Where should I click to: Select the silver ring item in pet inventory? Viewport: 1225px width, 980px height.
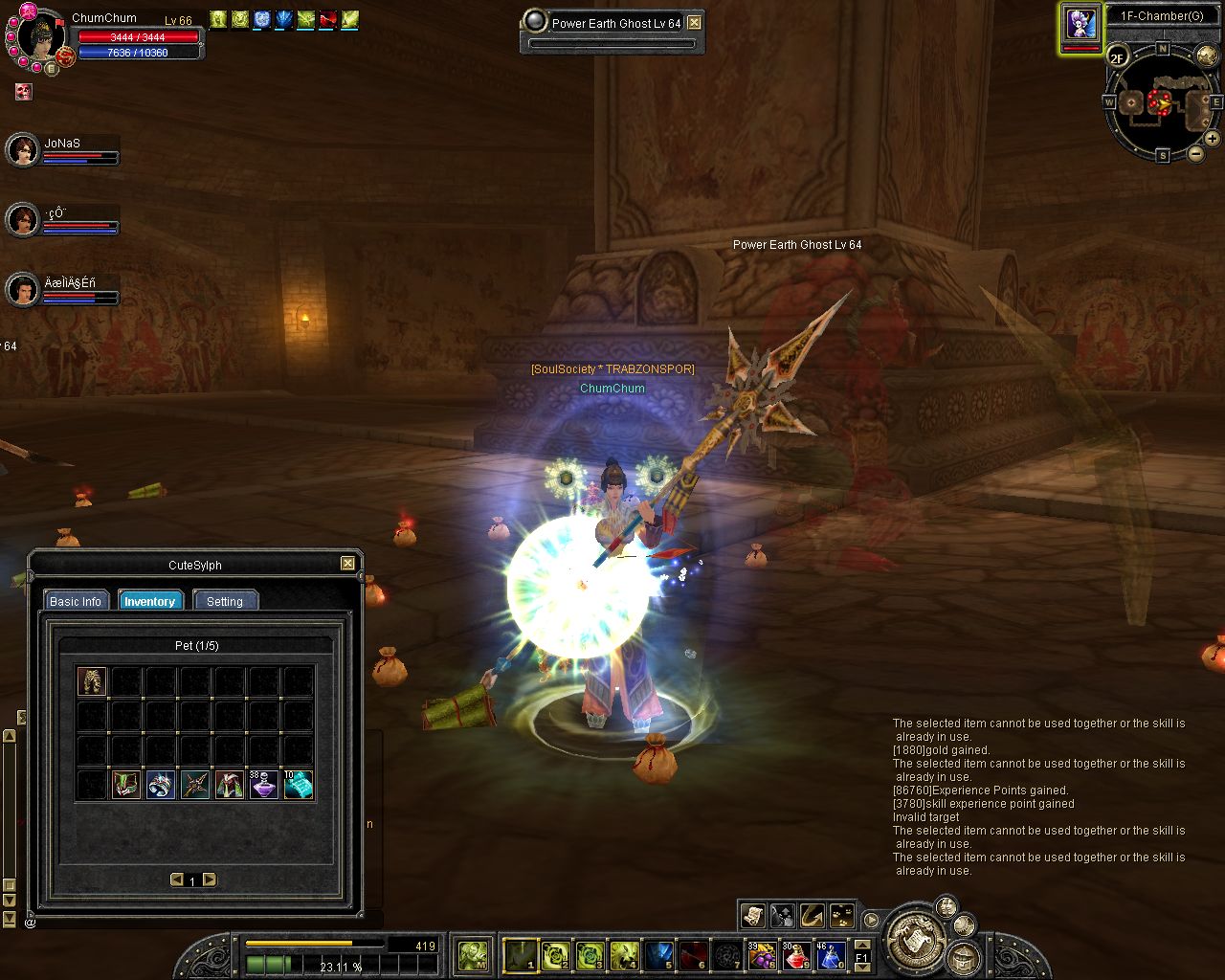tap(160, 785)
